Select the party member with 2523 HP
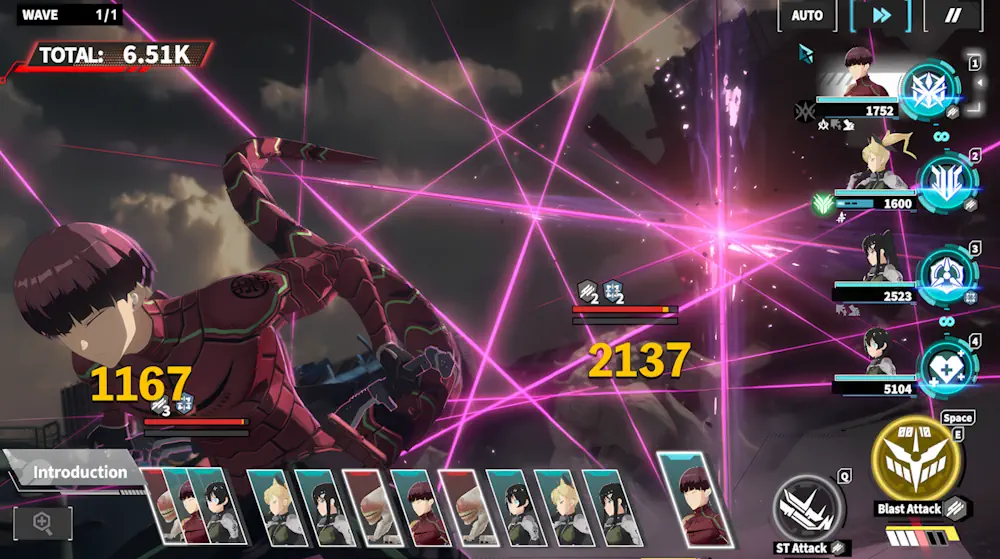Viewport: 1000px width, 559px height. pos(882,260)
